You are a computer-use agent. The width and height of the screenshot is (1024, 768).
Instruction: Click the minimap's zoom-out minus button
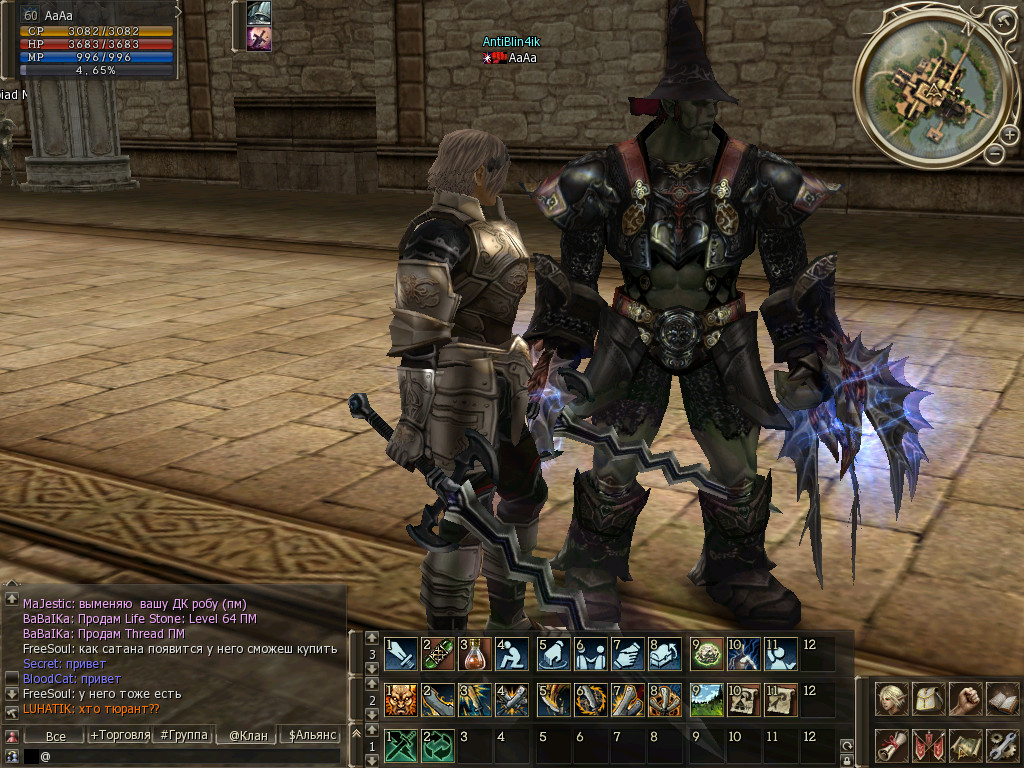pyautogui.click(x=993, y=153)
